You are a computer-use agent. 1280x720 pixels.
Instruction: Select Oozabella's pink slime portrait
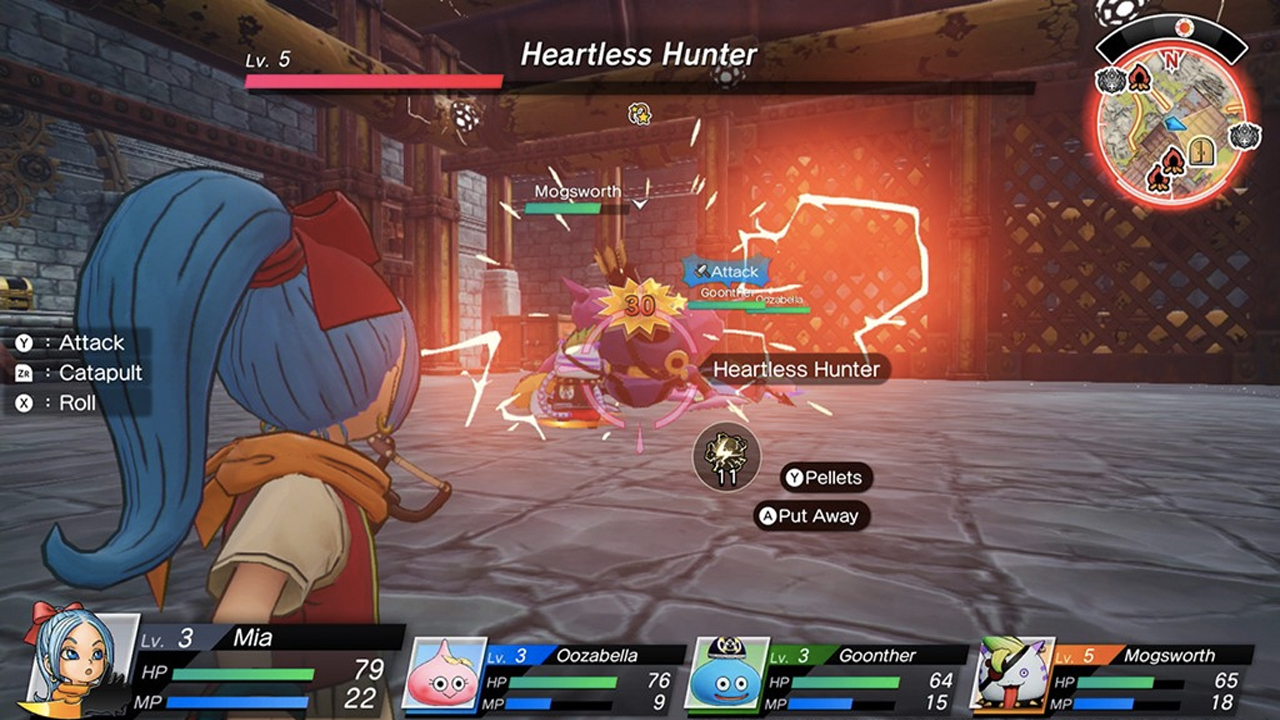coord(444,673)
